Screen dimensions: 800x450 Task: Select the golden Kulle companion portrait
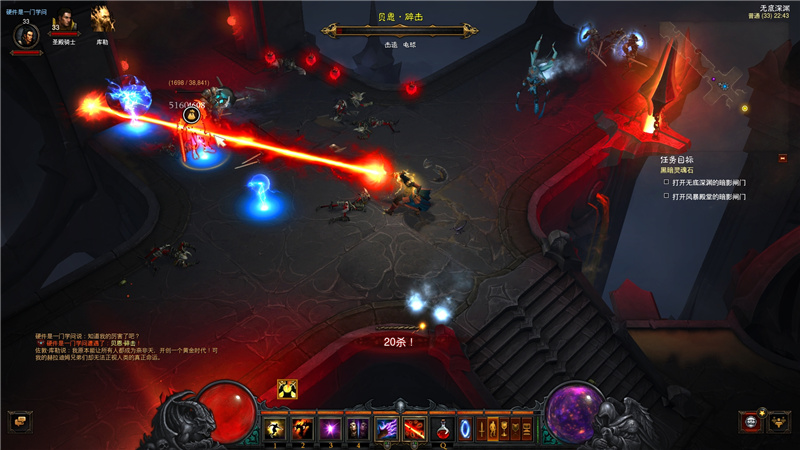coord(102,20)
